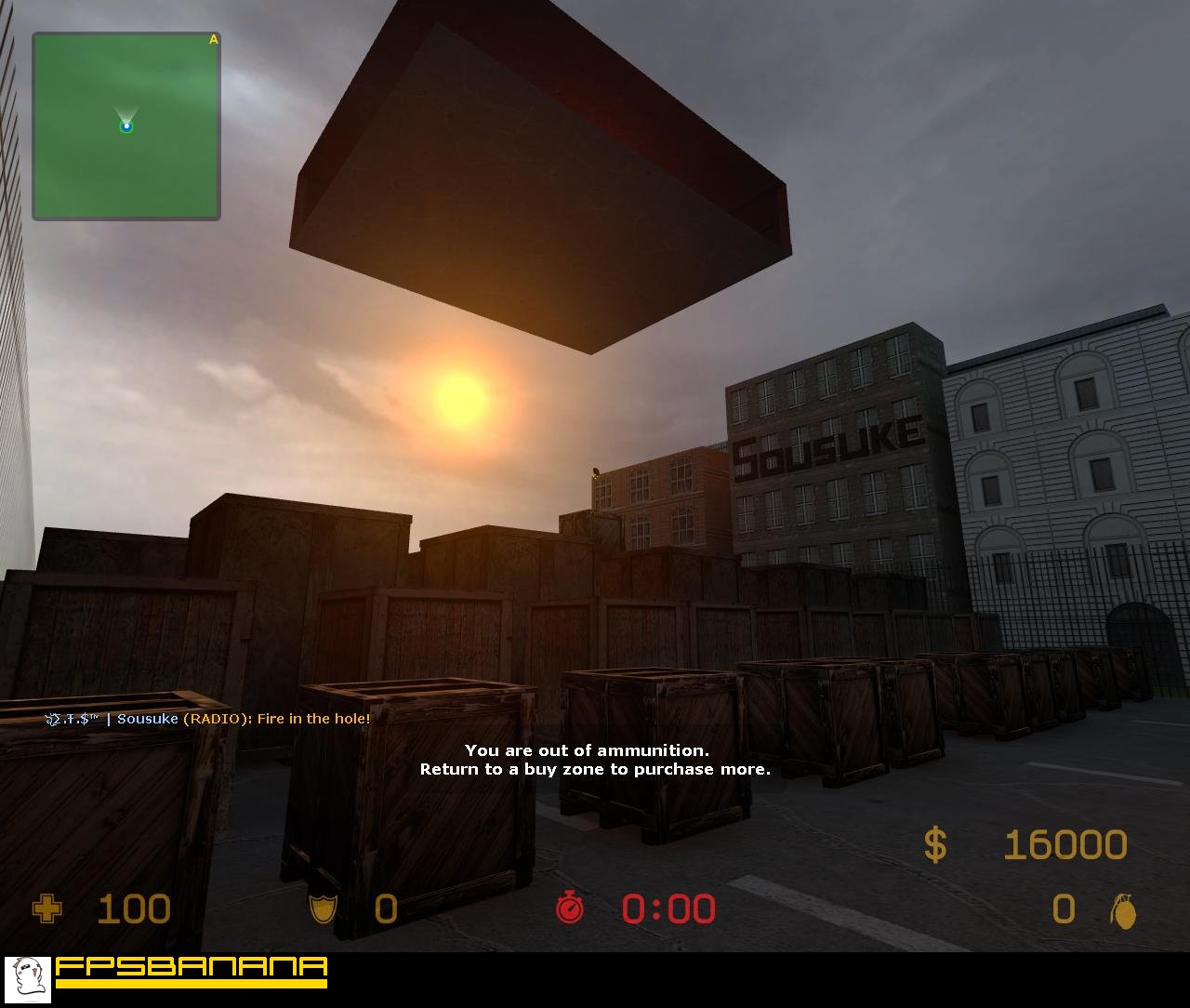Click the Sousuke sign on the building
Image resolution: width=1190 pixels, height=1008 pixels.
826,437
